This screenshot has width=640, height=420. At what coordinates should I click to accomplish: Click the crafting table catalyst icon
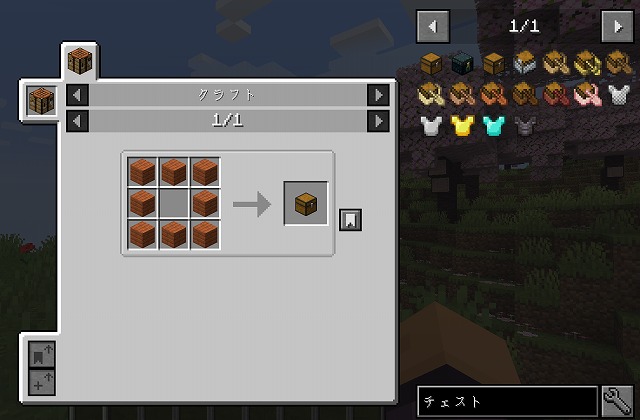[x=42, y=101]
